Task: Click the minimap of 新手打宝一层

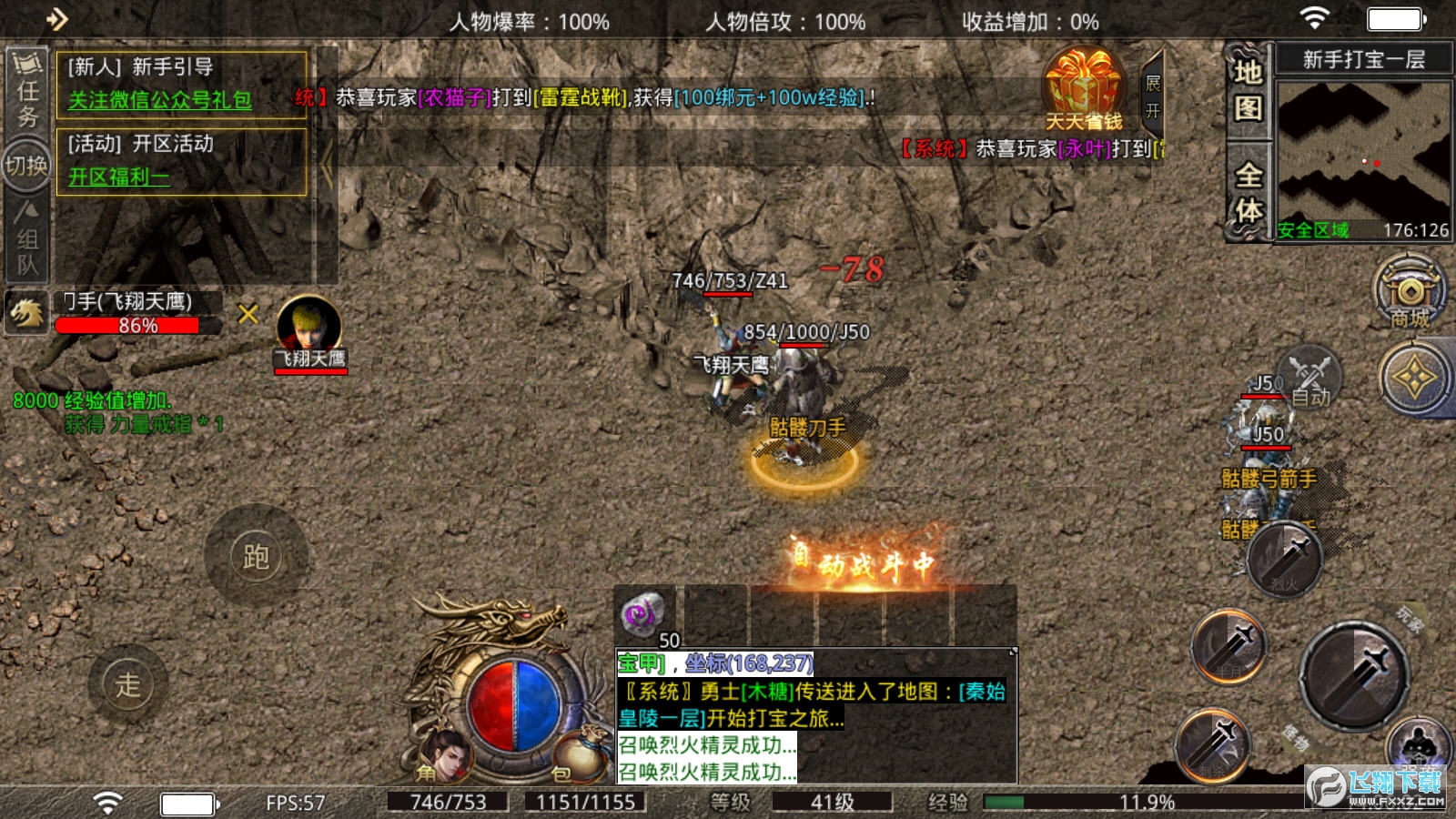Action: [1363, 148]
